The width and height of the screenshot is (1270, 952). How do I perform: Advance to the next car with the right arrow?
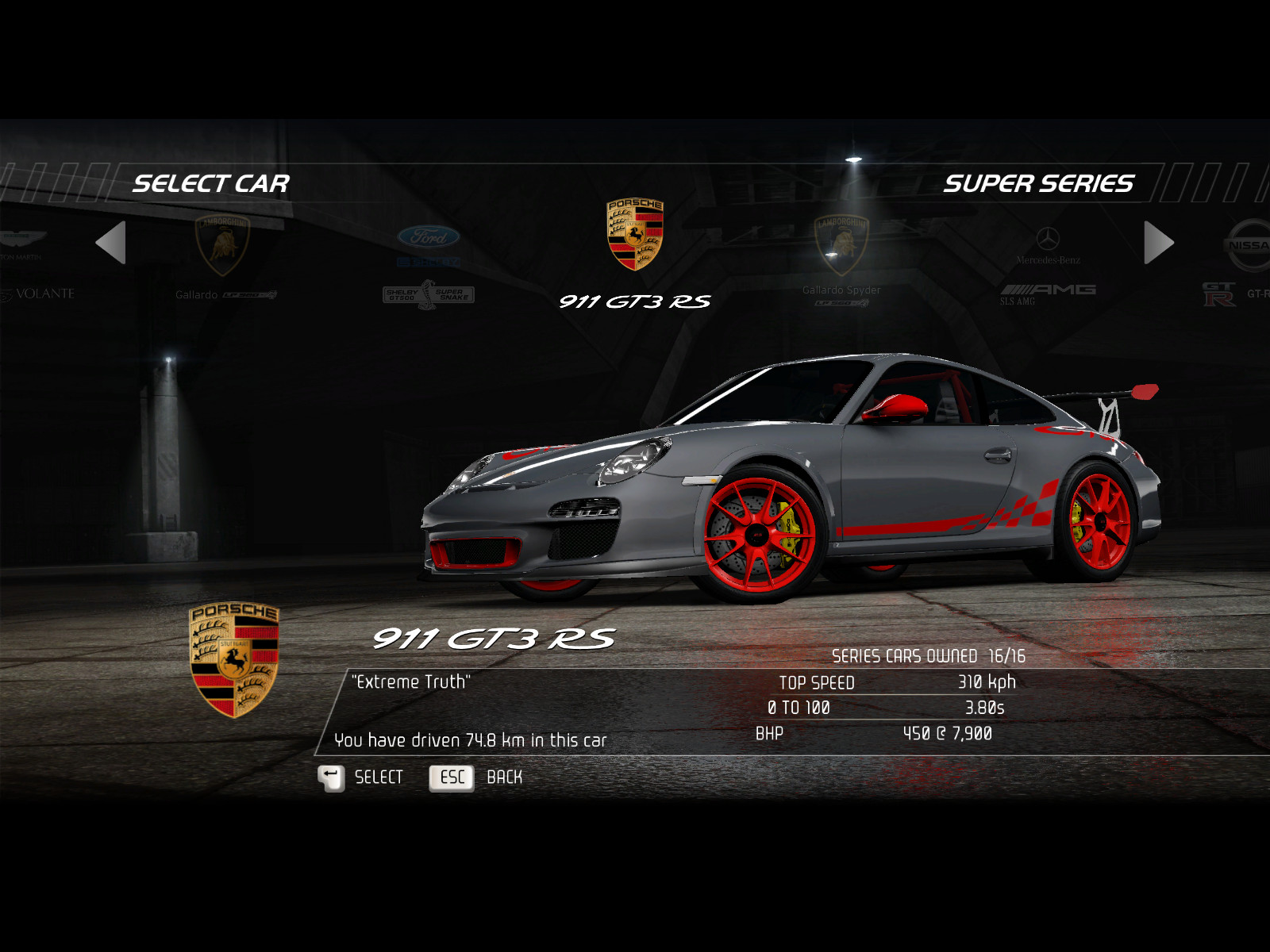click(x=1158, y=243)
